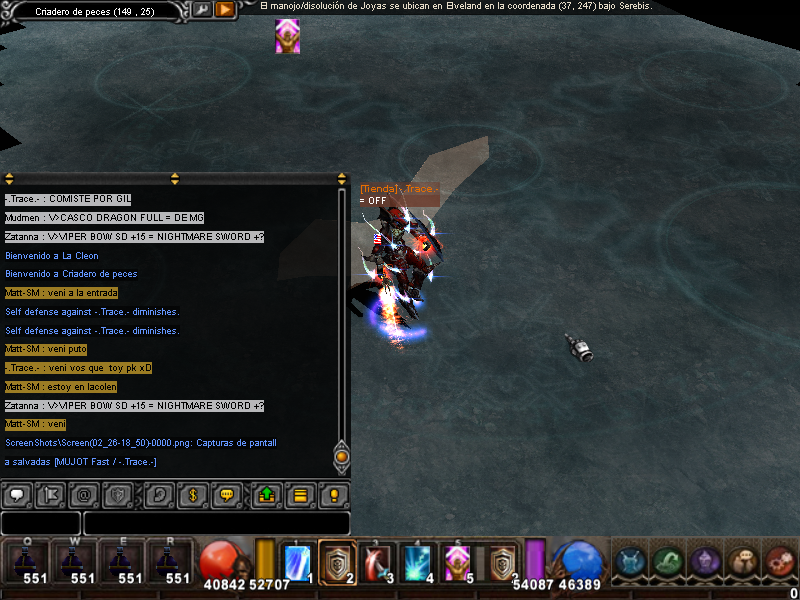Open the gears options menu icon
The width and height of the screenshot is (800, 600).
click(781, 562)
